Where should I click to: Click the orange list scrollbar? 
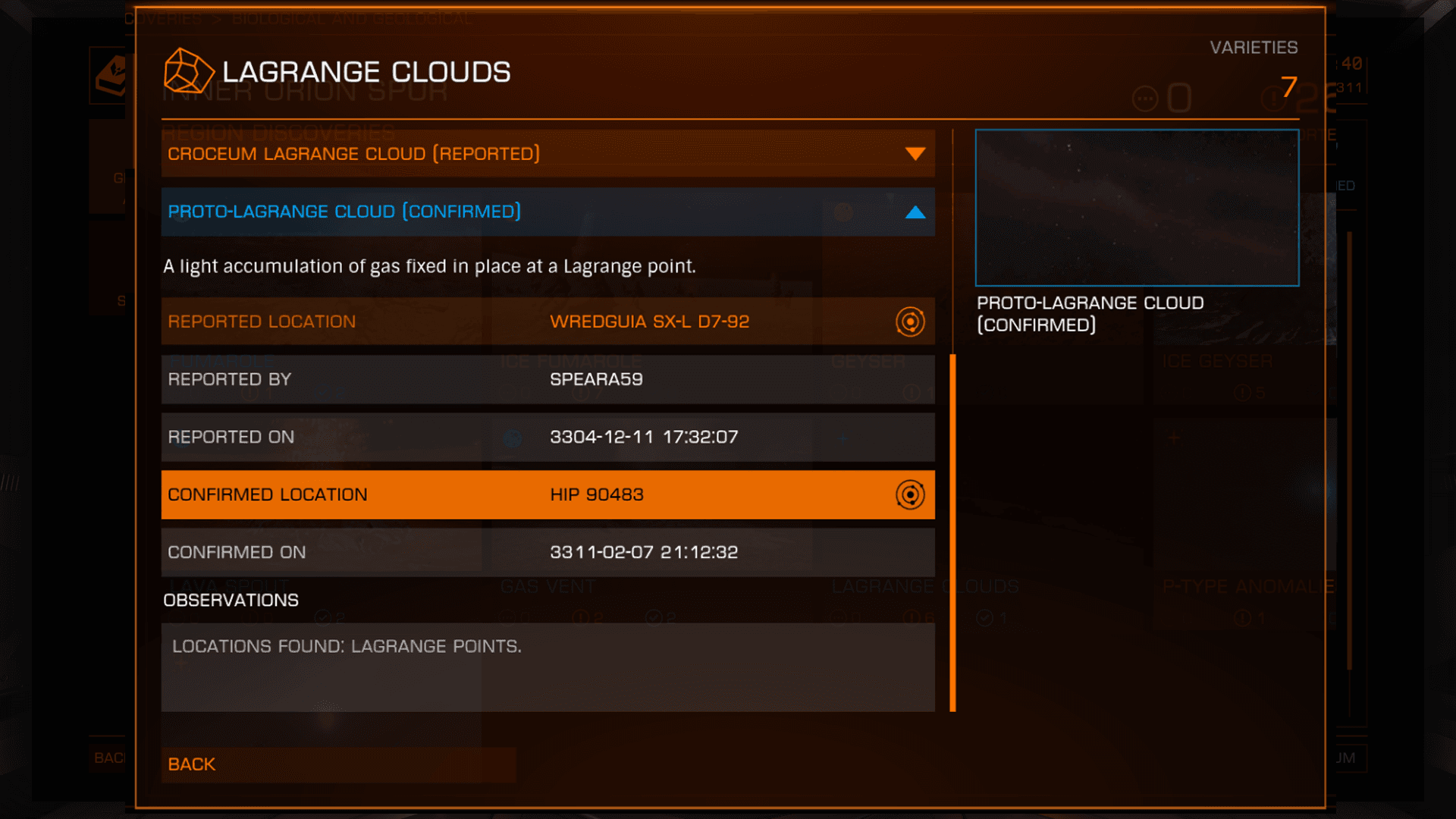[953, 531]
